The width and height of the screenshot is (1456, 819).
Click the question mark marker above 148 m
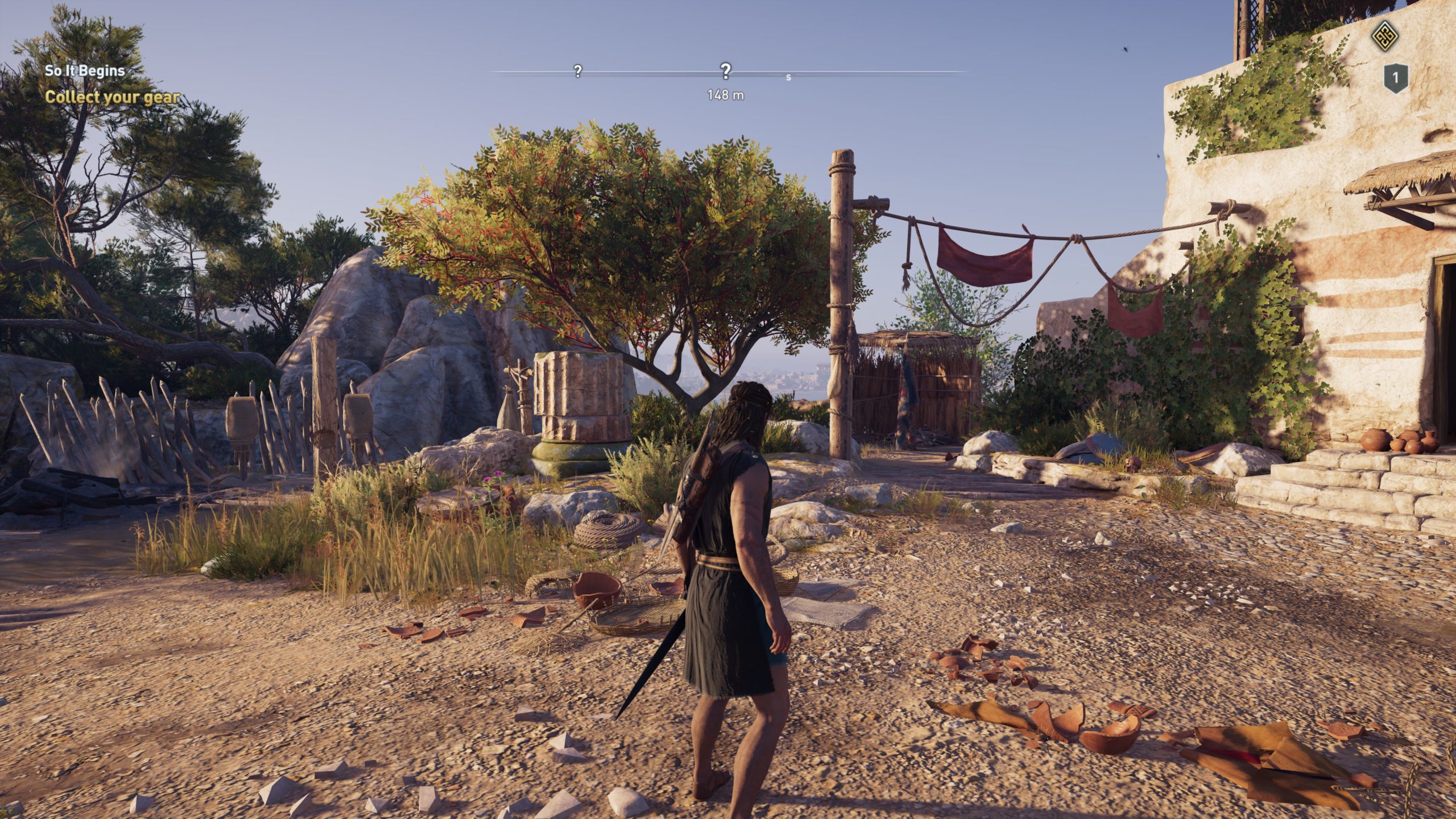(x=725, y=72)
